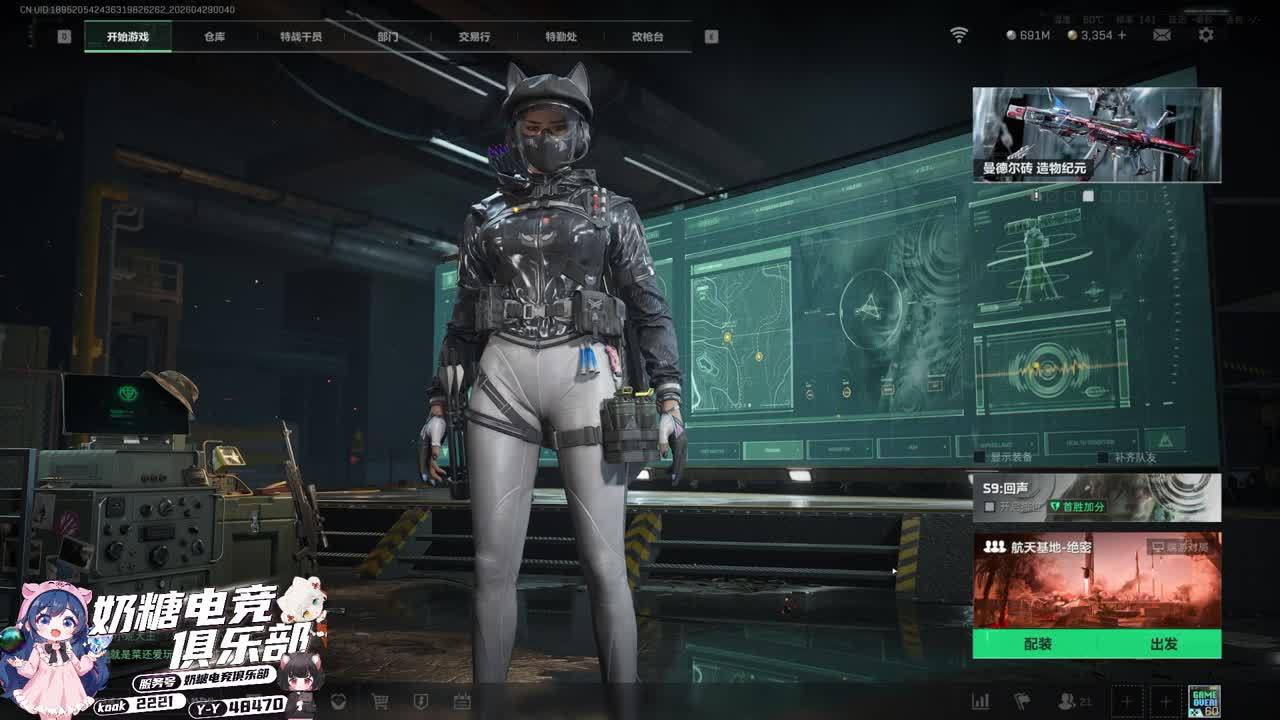Switch to the 特勤处 tab
Image resolution: width=1280 pixels, height=720 pixels.
561,37
